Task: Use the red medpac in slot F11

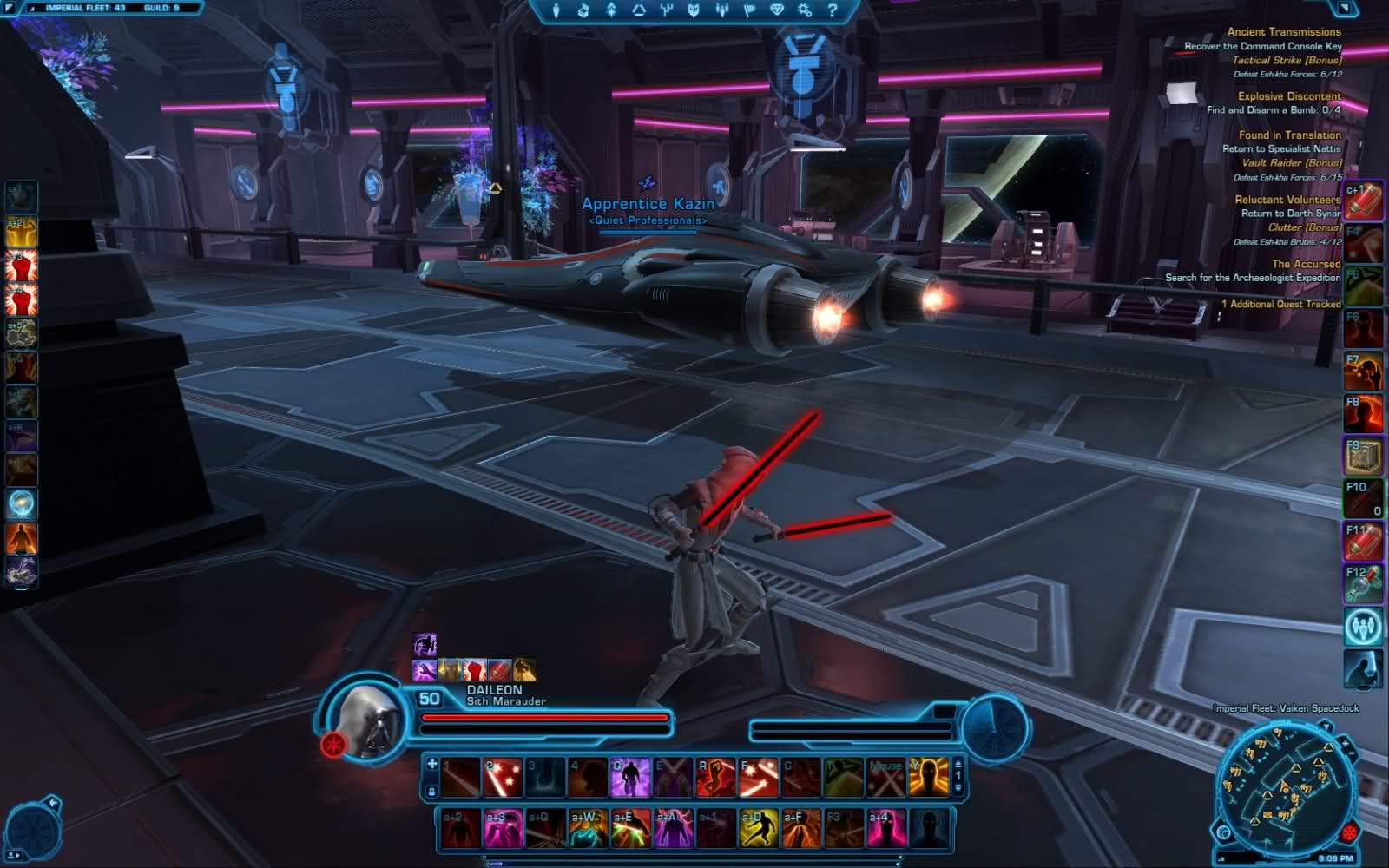Action: click(1362, 542)
